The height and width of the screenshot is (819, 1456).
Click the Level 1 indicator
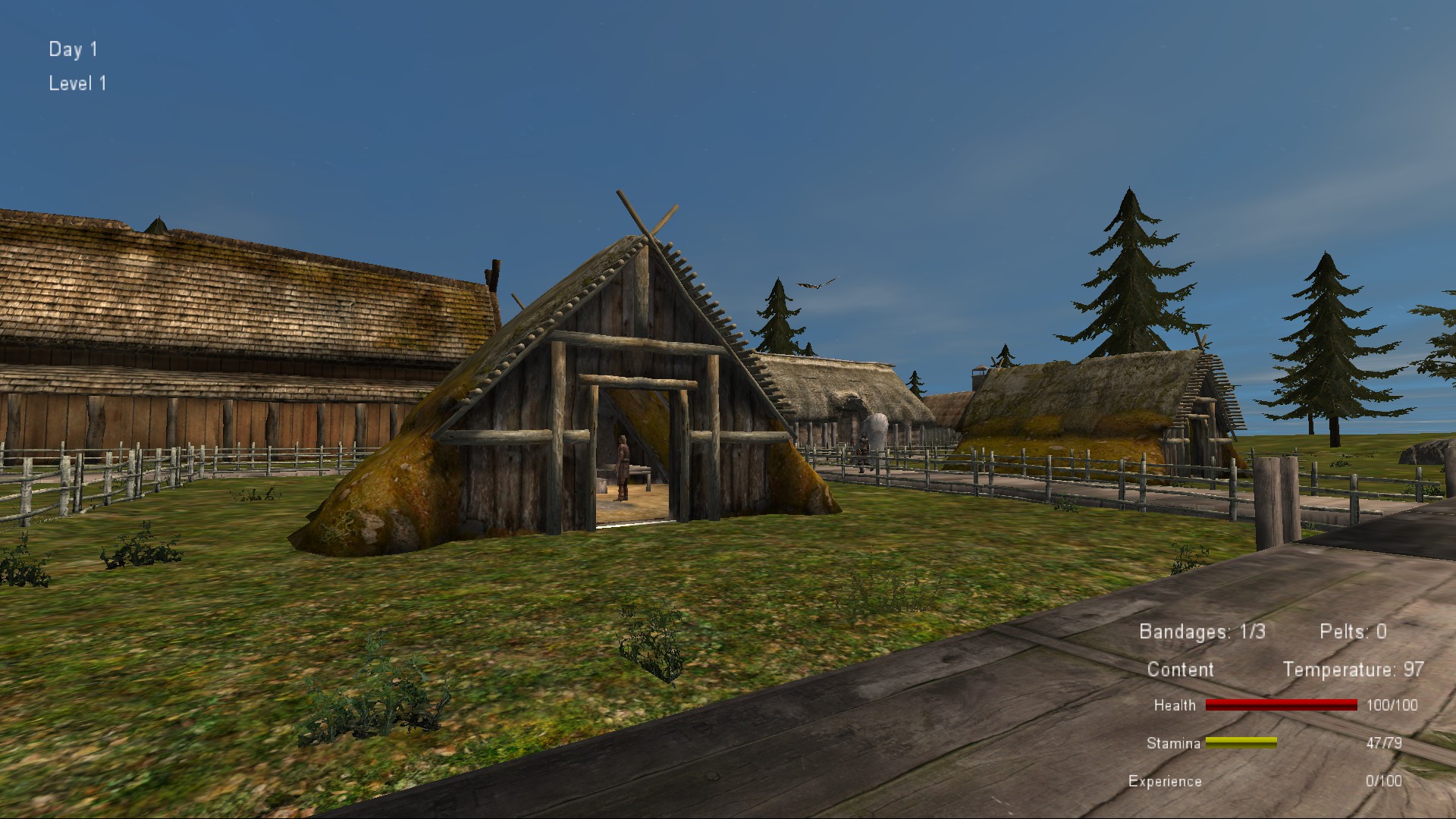pos(77,83)
